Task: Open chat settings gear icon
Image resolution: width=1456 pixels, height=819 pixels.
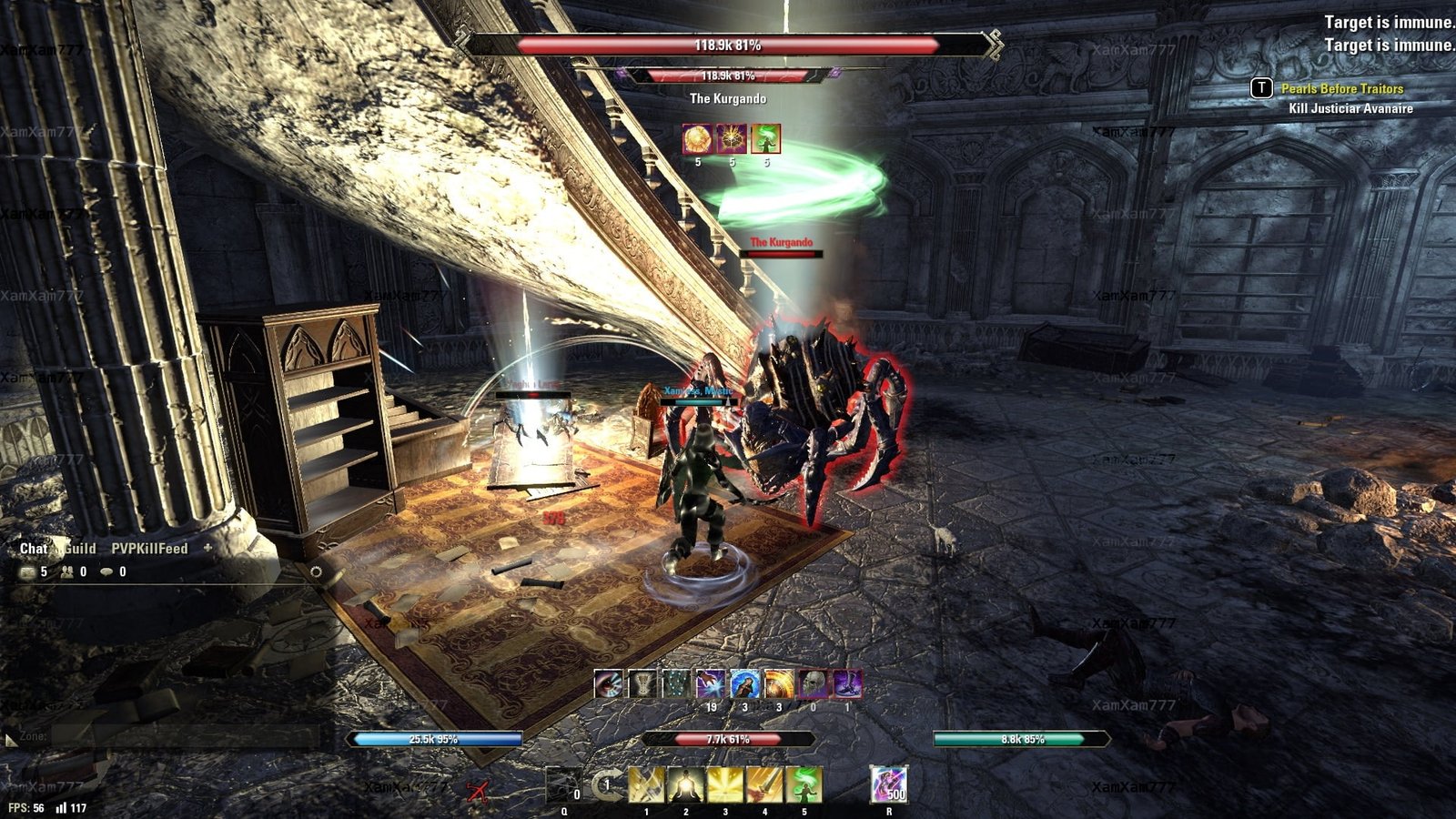Action: pyautogui.click(x=316, y=571)
